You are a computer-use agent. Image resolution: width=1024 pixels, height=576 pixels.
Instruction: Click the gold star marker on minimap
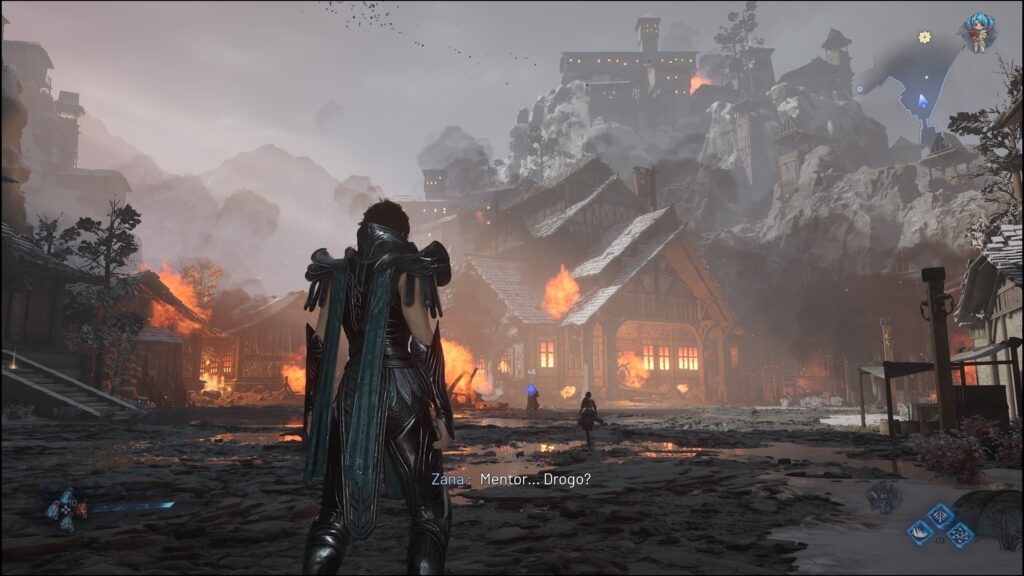(925, 37)
